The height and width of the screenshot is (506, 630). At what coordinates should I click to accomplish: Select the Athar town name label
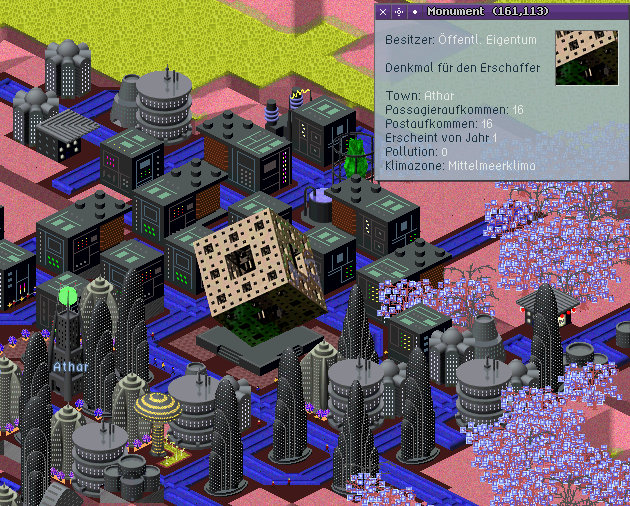coord(71,366)
